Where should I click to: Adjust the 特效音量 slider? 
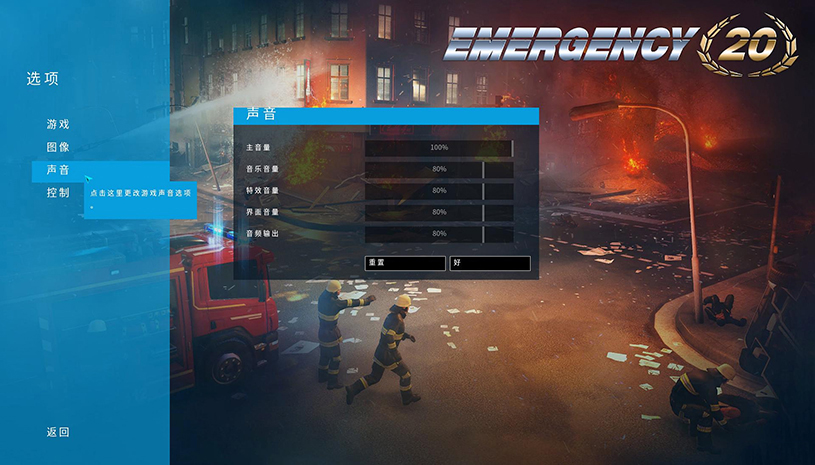coord(438,191)
